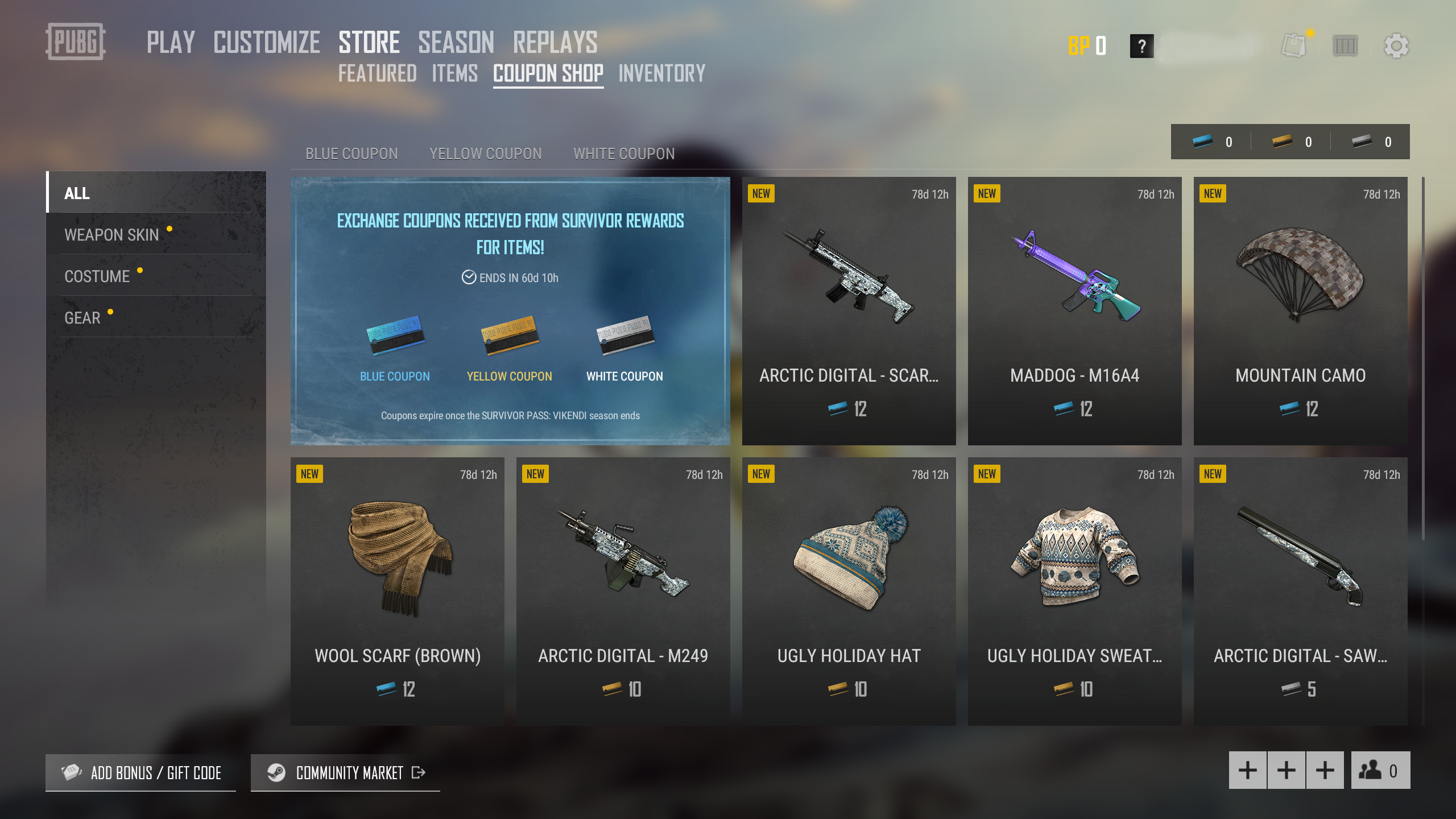View the Ugly Holiday Hat item

tap(849, 591)
